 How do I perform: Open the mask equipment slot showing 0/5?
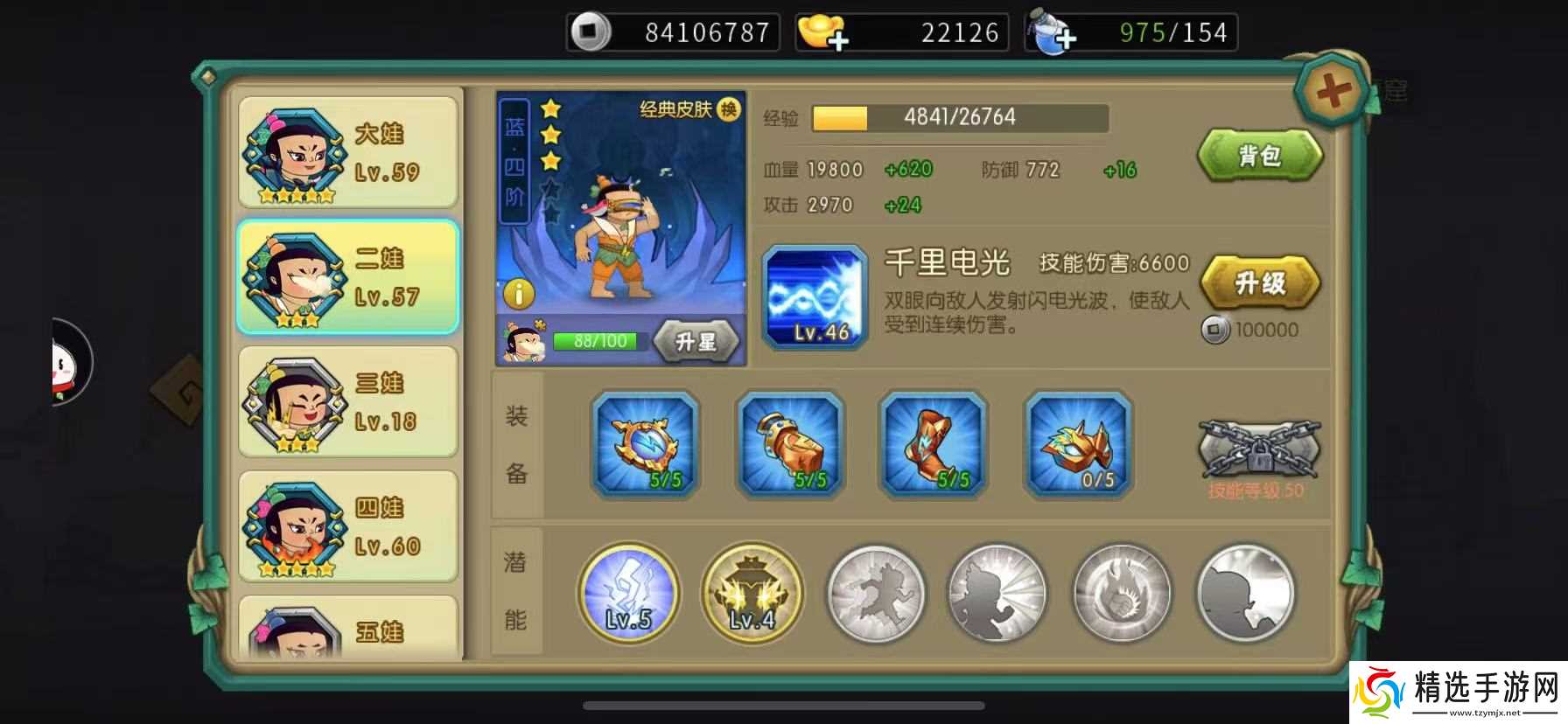pyautogui.click(x=1079, y=446)
